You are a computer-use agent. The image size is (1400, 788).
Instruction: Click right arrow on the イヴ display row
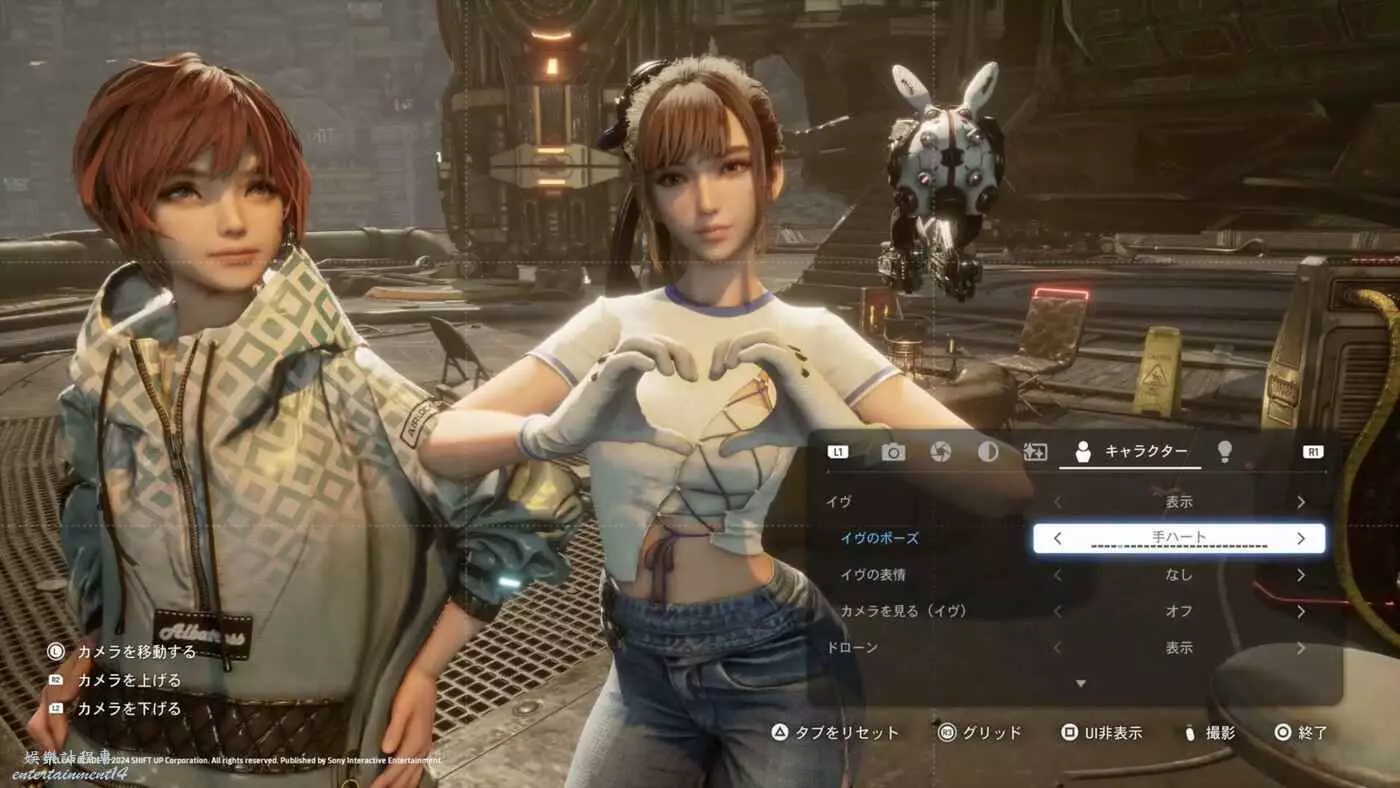1301,502
